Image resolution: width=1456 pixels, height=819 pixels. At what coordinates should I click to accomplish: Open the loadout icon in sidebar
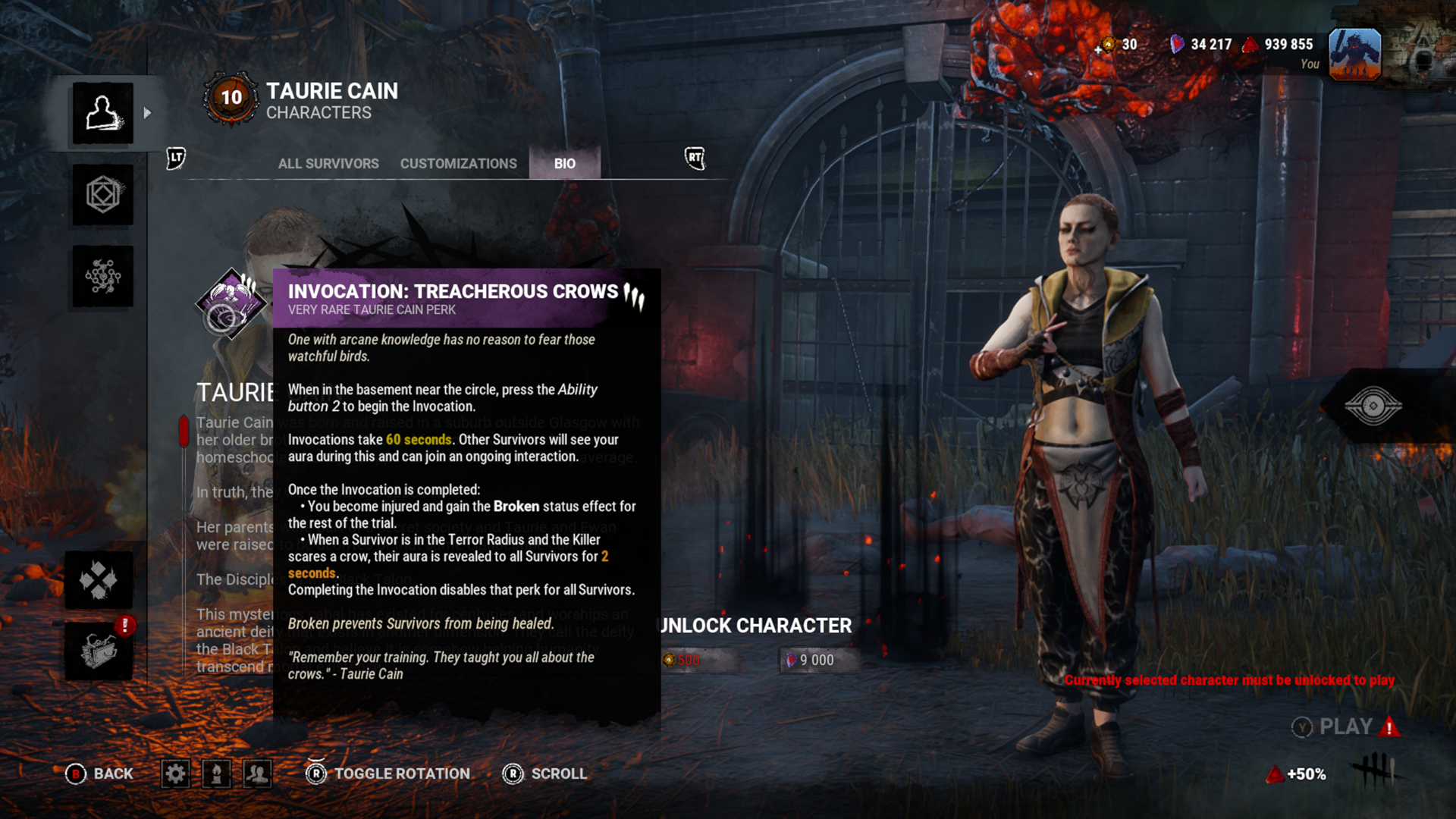click(103, 195)
